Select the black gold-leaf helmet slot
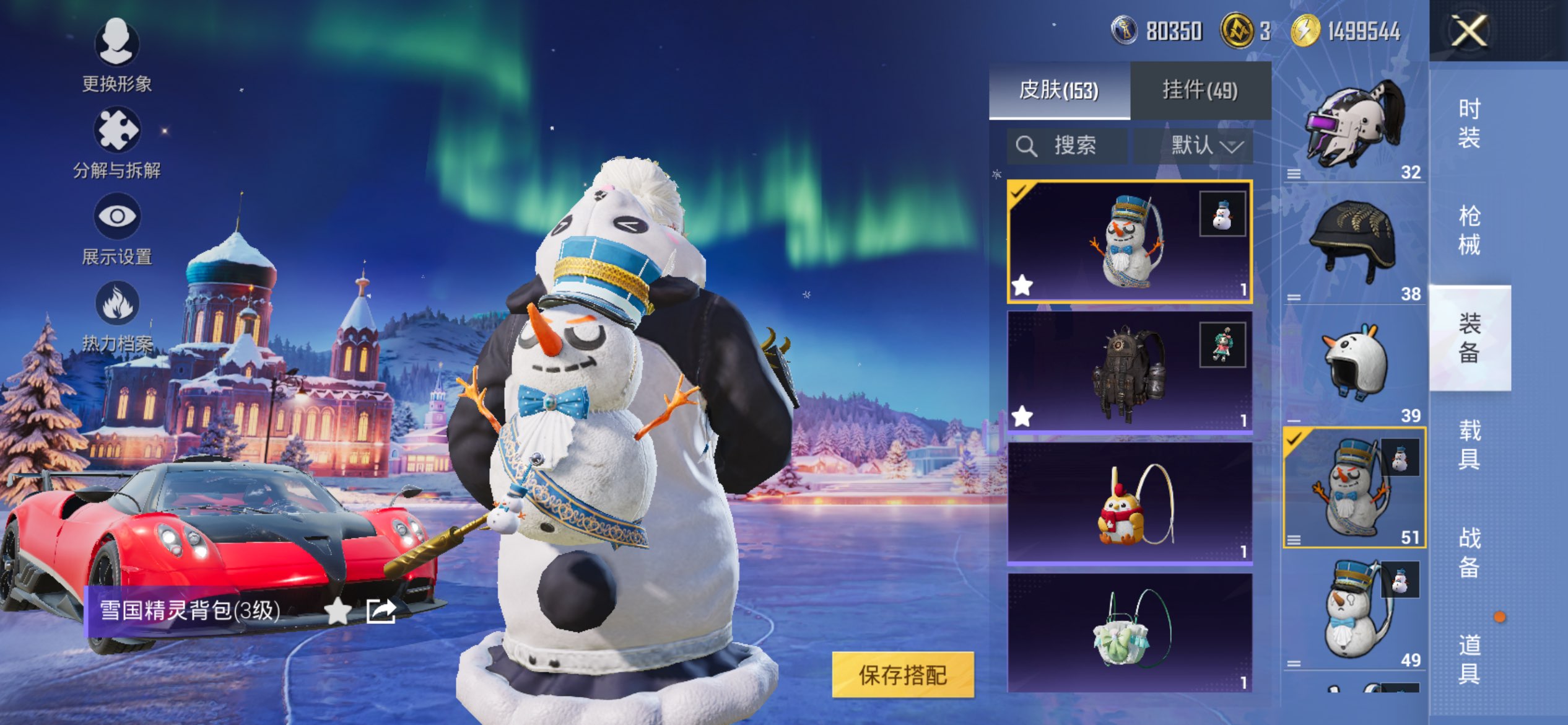This screenshot has width=1568, height=725. tap(1354, 245)
